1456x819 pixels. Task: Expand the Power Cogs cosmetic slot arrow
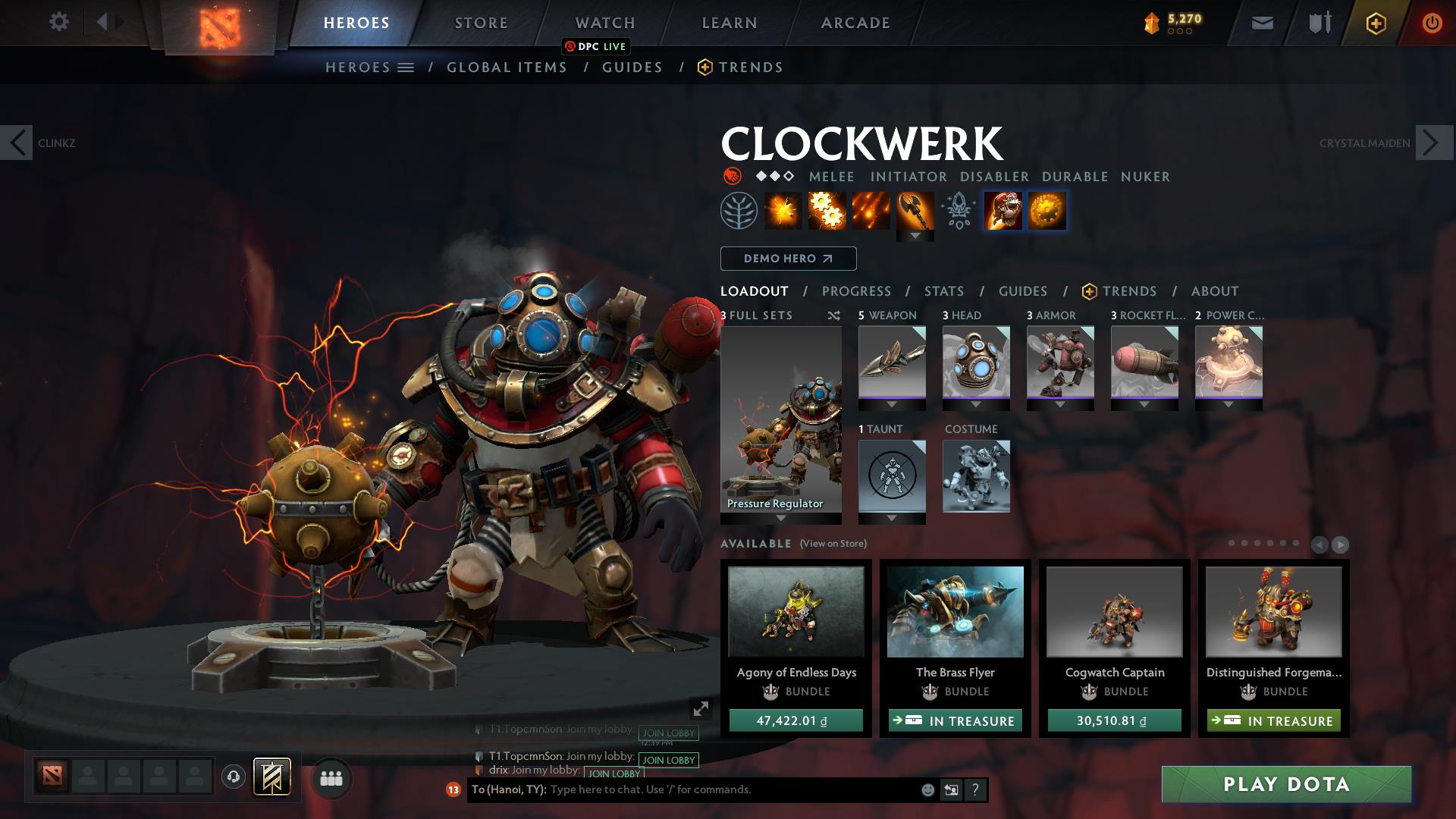click(1230, 405)
